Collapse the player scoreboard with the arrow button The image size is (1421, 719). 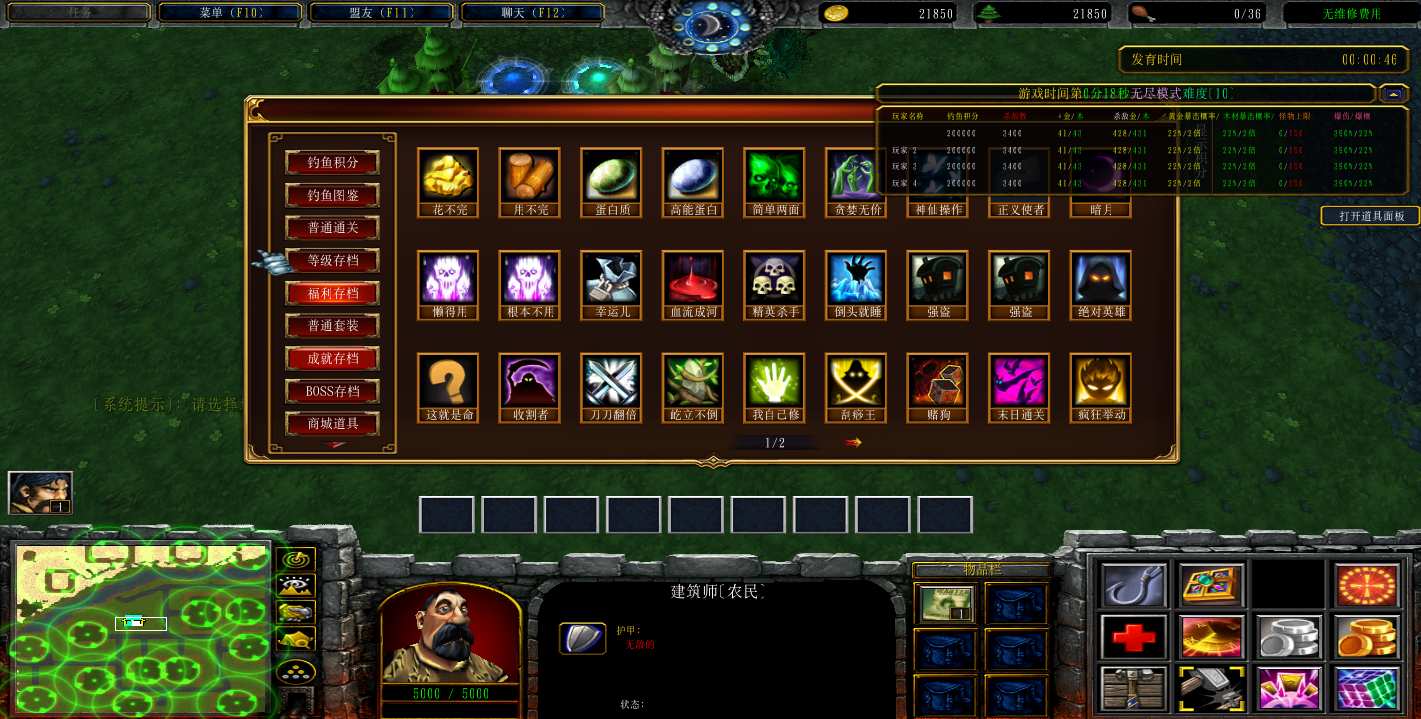click(1393, 94)
